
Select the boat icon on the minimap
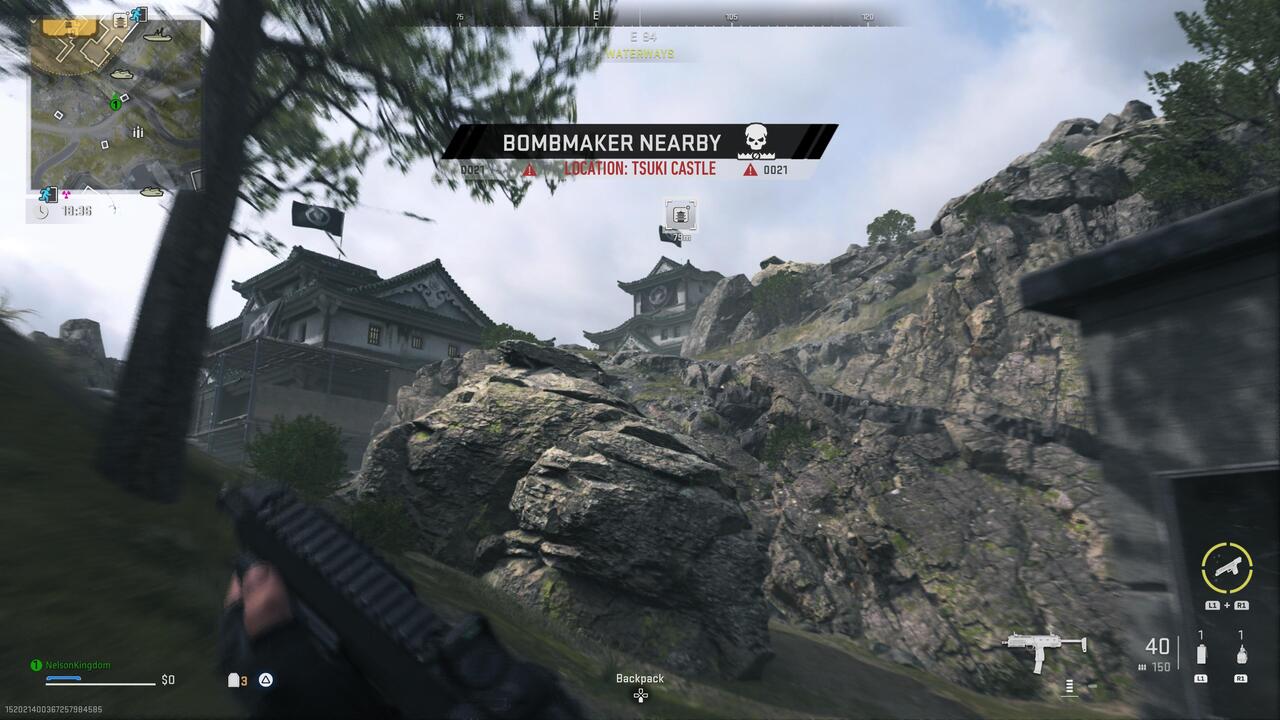(x=156, y=37)
